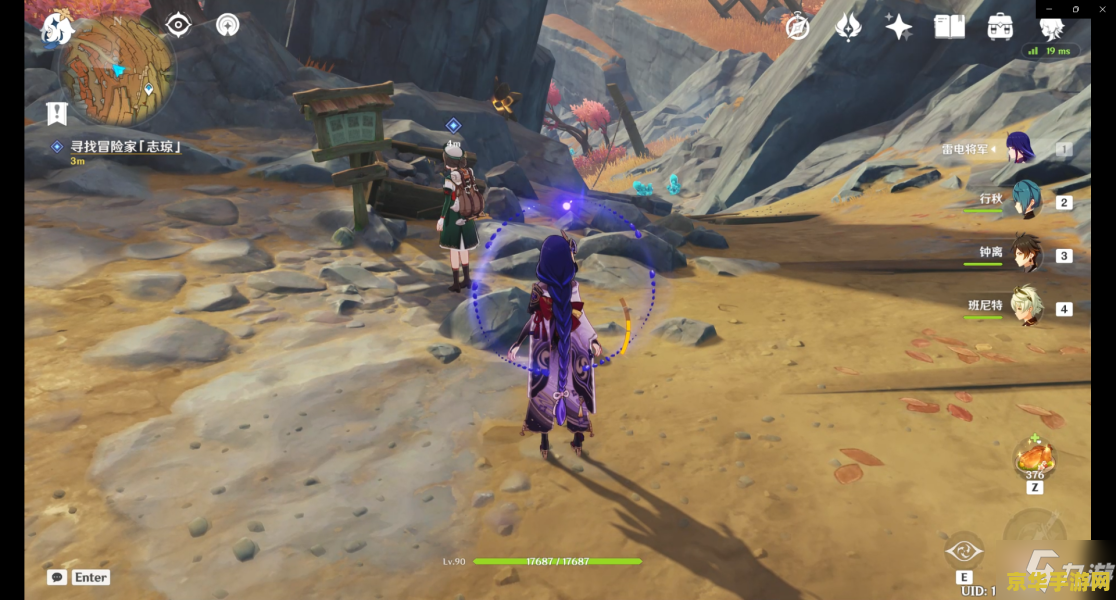The height and width of the screenshot is (600, 1116).
Task: Select the tracked quest 寻找冒险家「志琼」
Action: coord(125,146)
